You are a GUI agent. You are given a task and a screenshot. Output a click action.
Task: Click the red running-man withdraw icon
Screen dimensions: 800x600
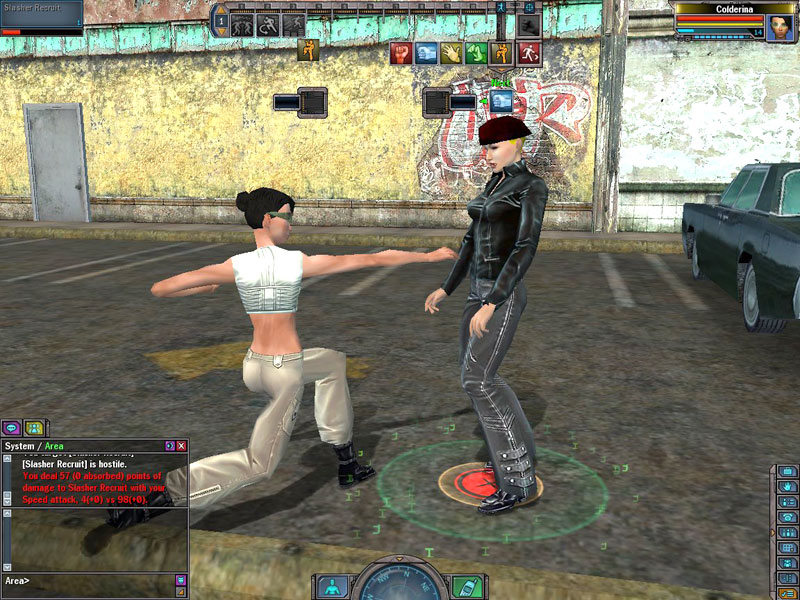(x=530, y=53)
